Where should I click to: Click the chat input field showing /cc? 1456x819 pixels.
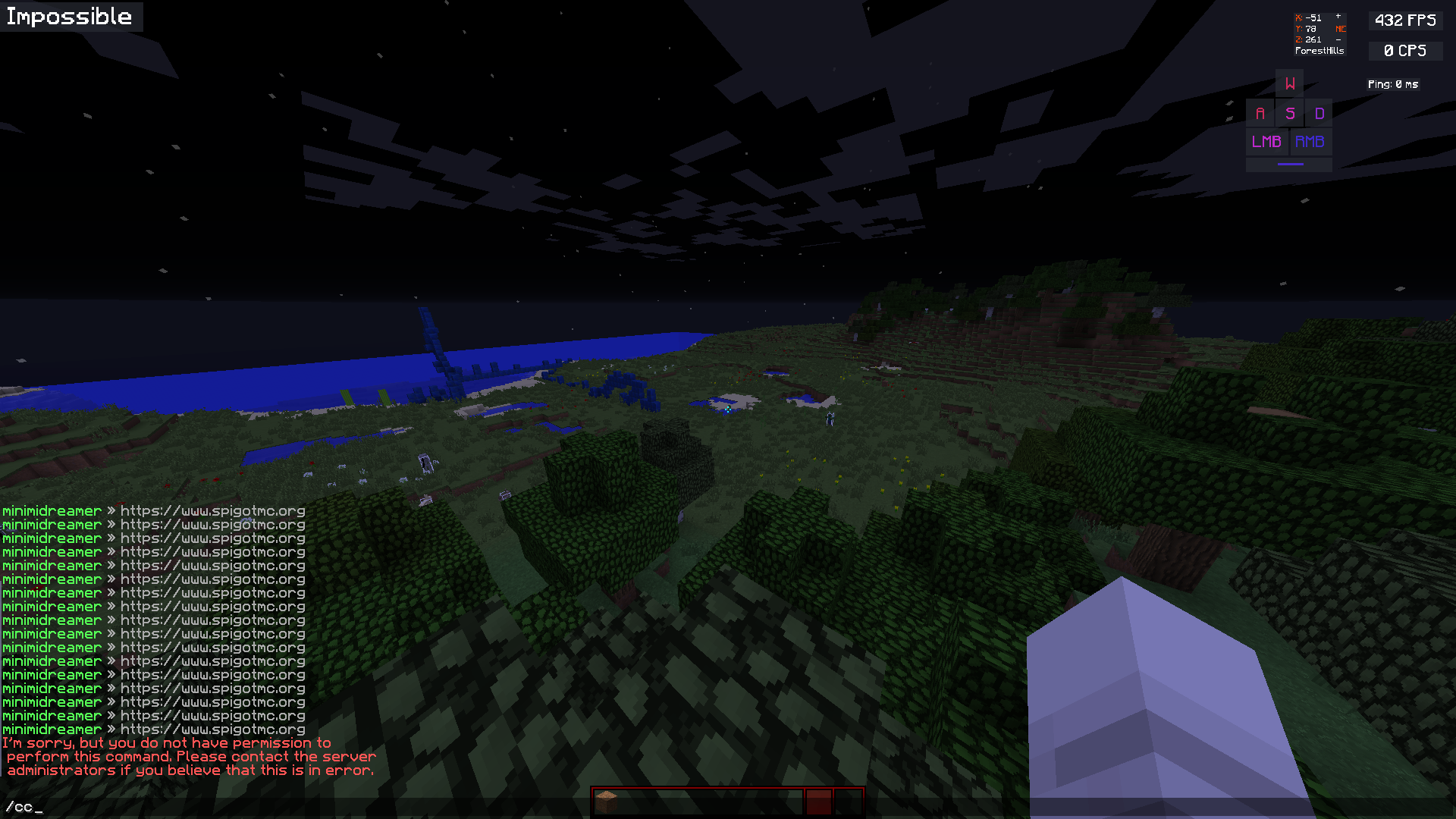(x=23, y=808)
